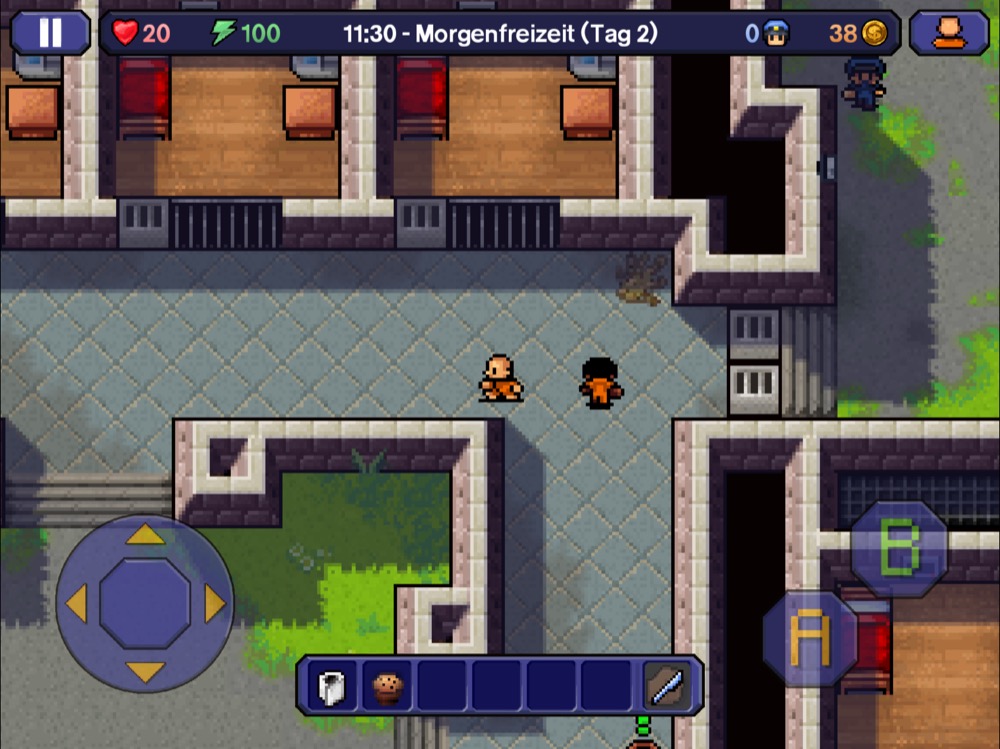Screen dimensions: 1000x749
Task: Move left with the D-pad arrow
Action: tap(77, 602)
